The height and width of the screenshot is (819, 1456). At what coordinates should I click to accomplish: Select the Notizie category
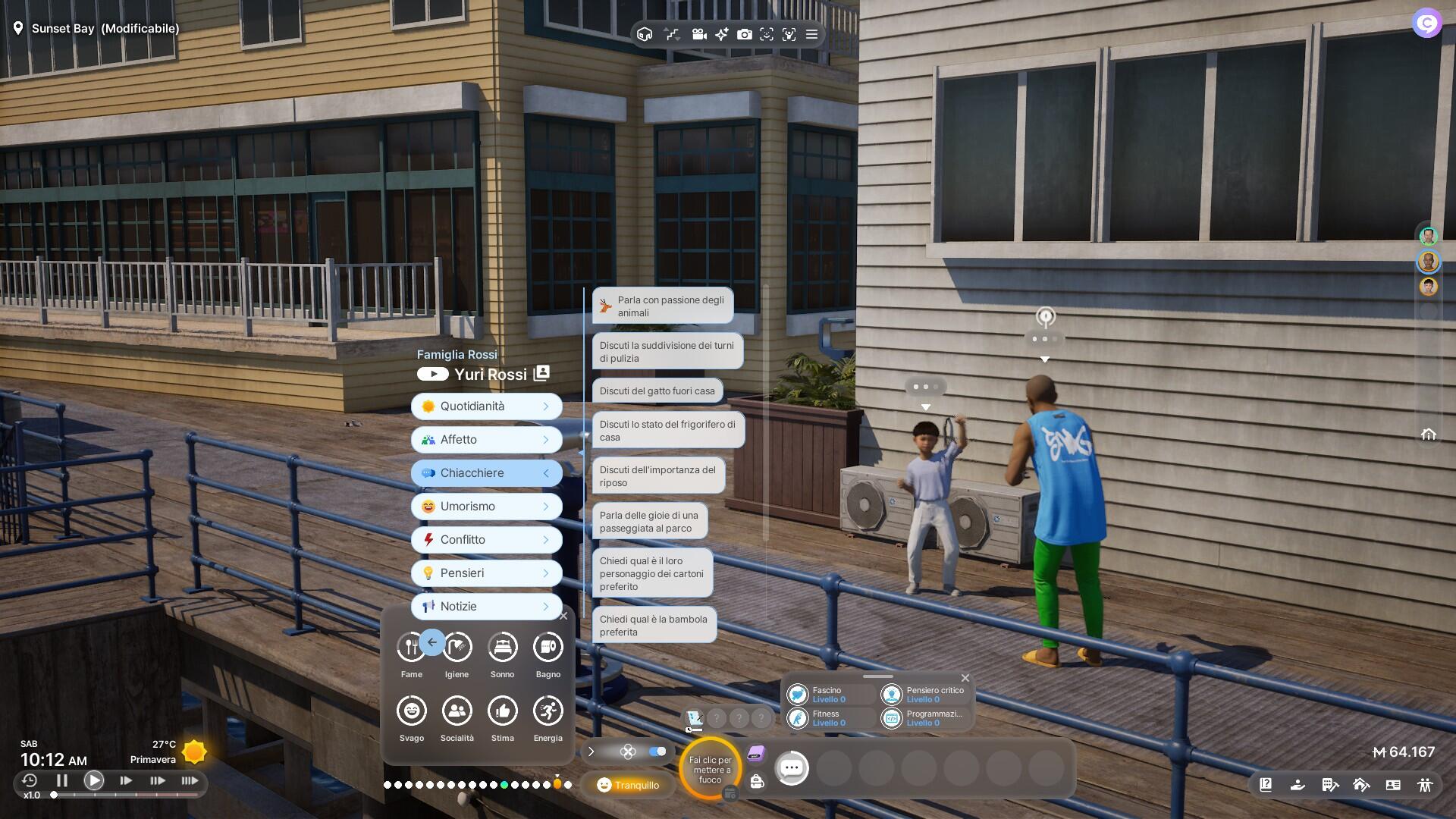point(486,607)
